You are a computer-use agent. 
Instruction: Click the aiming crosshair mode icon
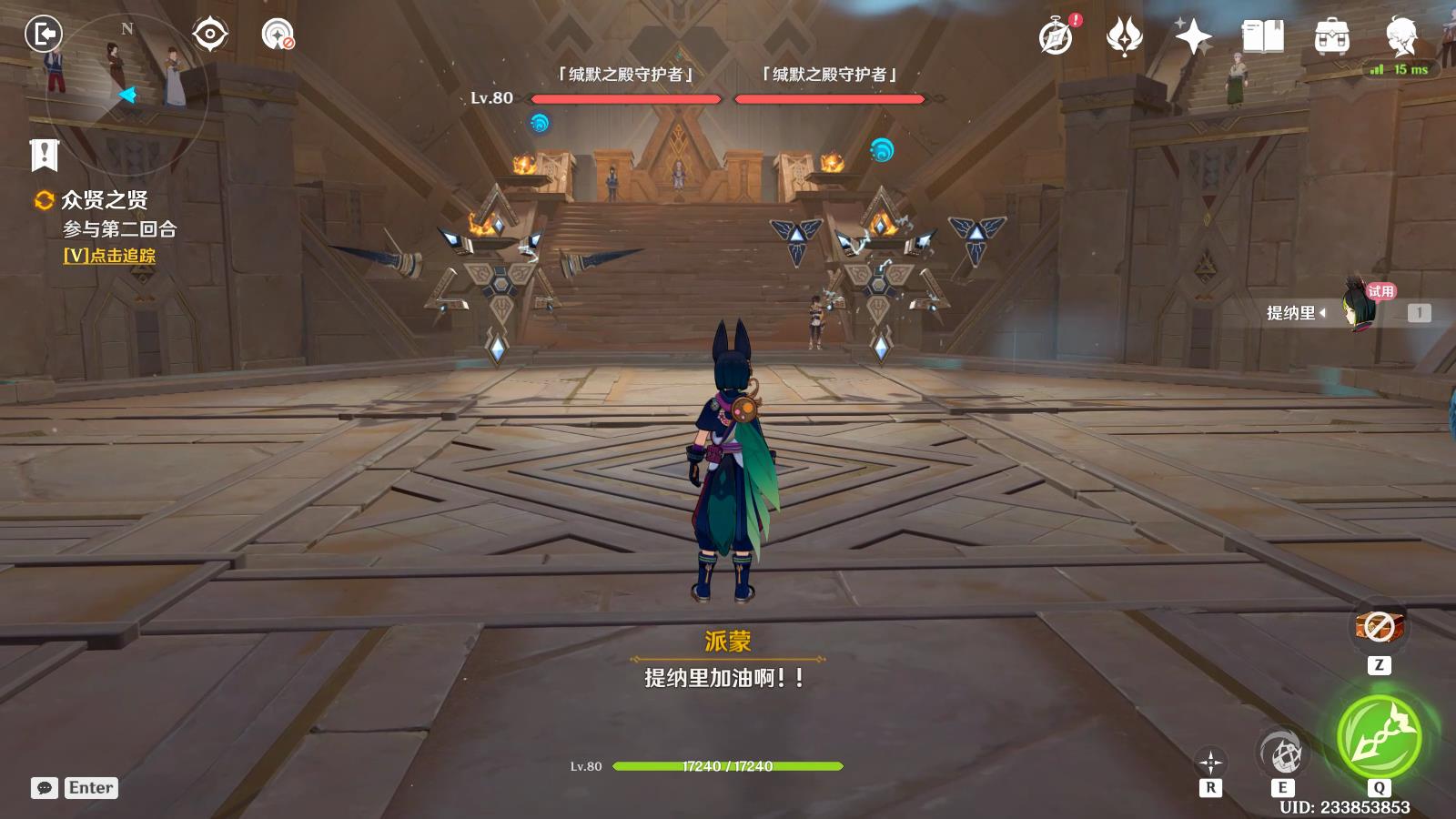tap(1210, 763)
